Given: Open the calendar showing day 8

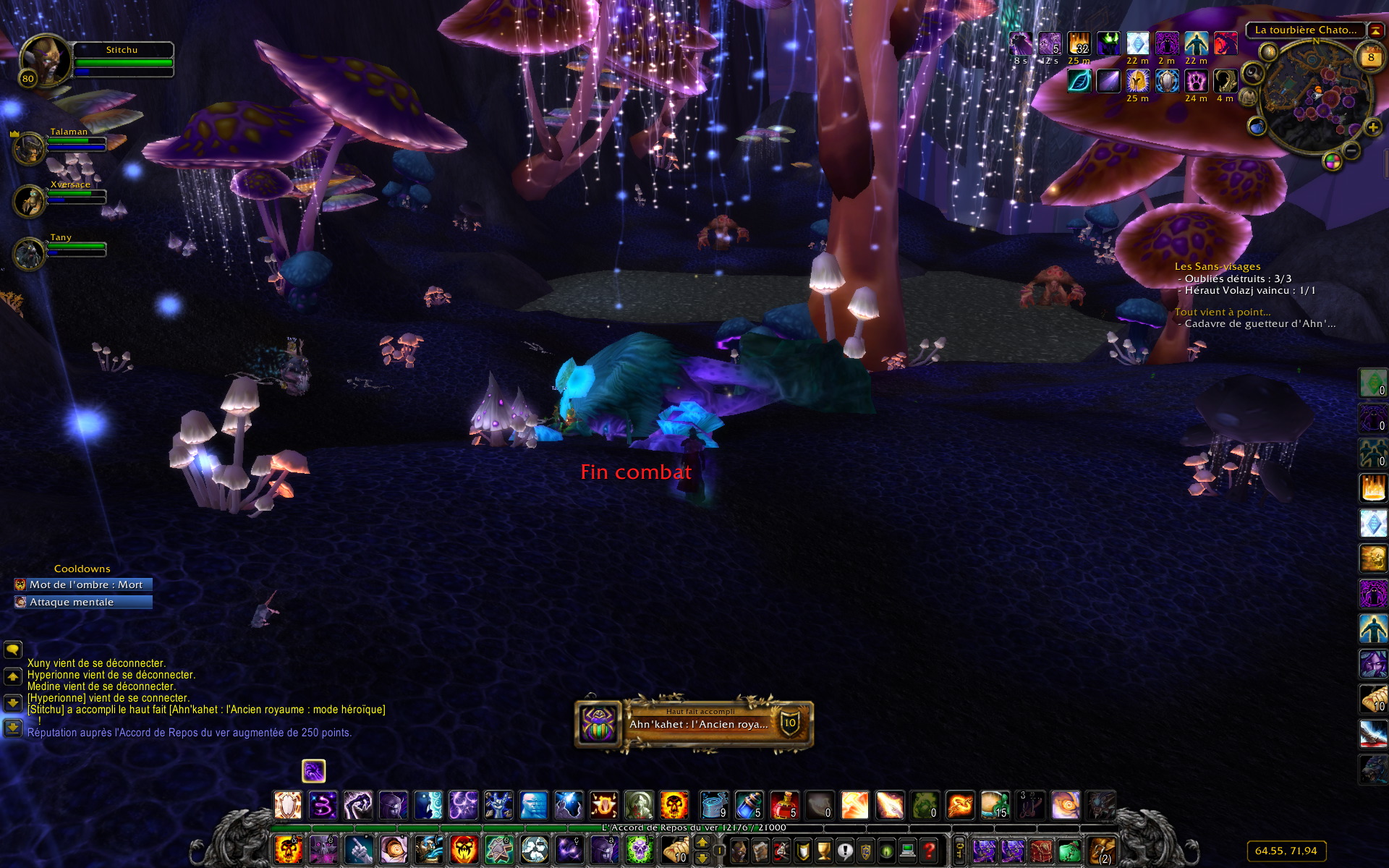Looking at the screenshot, I should pos(1370,58).
